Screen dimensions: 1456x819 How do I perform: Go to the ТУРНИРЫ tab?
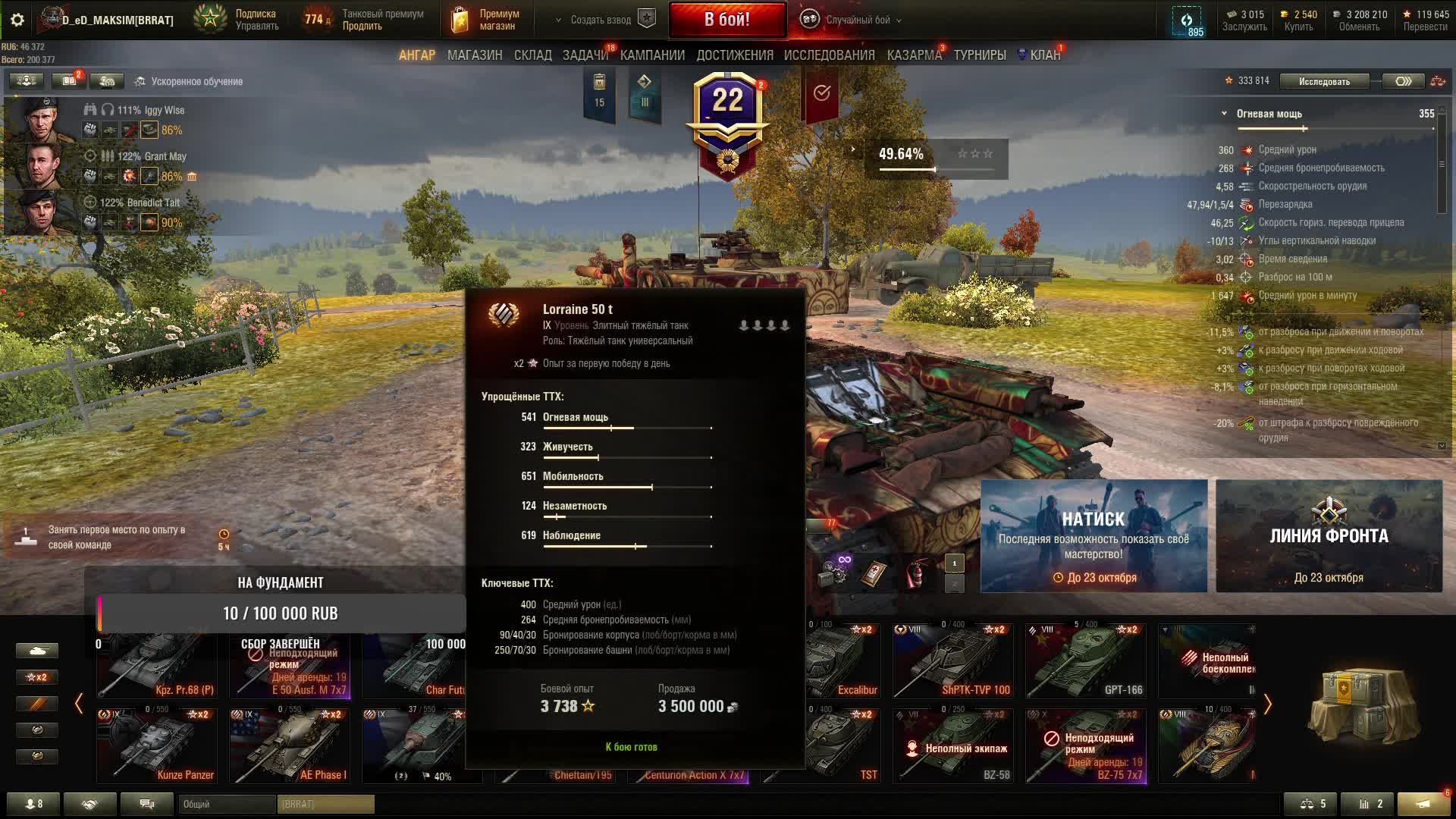979,55
